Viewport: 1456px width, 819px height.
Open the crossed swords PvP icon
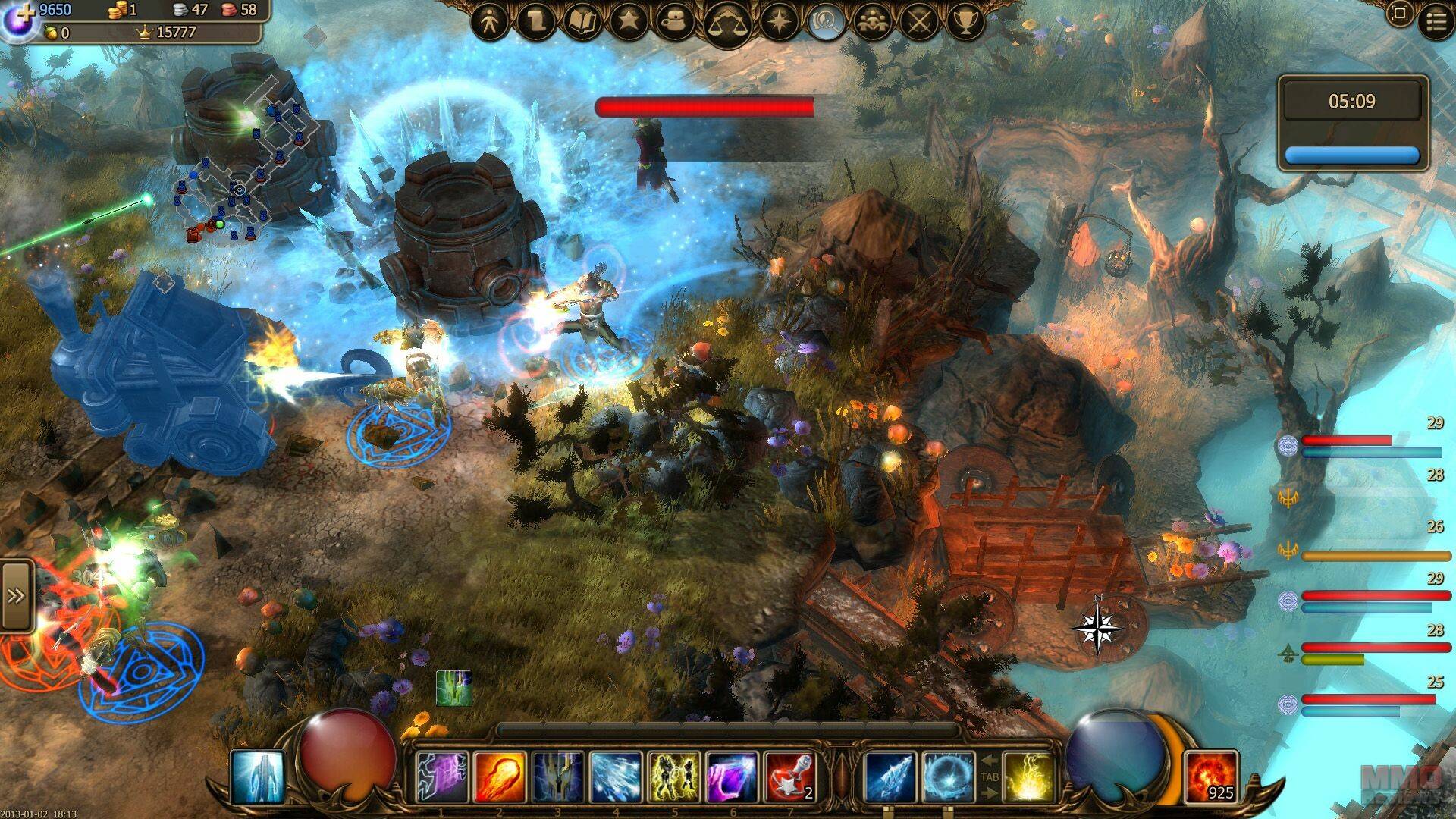click(x=919, y=23)
